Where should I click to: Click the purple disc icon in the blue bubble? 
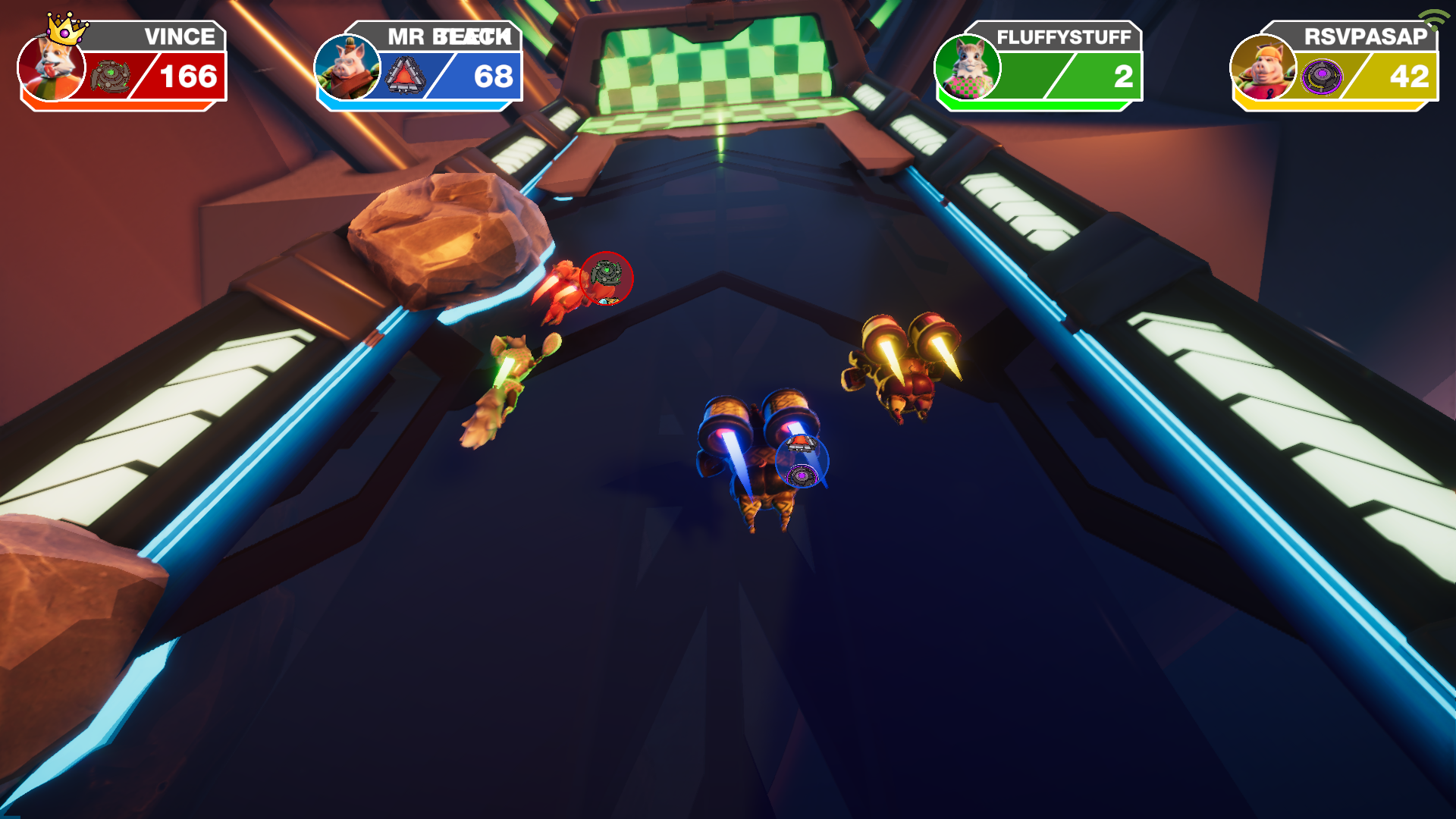(x=802, y=475)
